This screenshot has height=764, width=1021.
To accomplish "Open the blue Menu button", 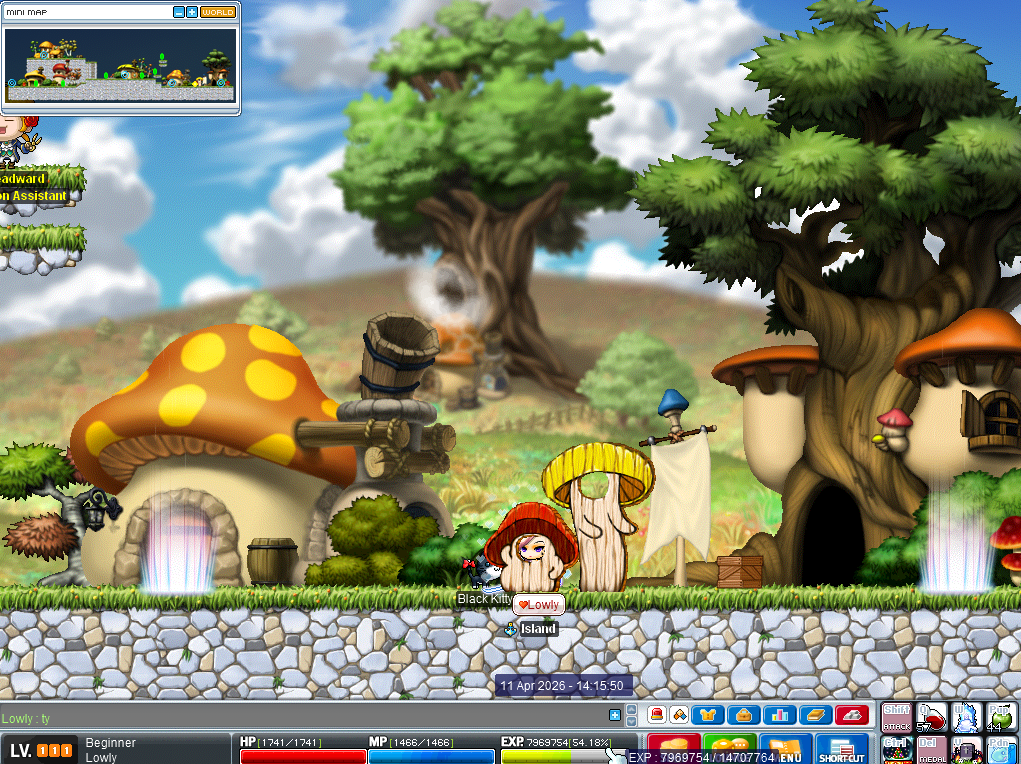I will [786, 749].
